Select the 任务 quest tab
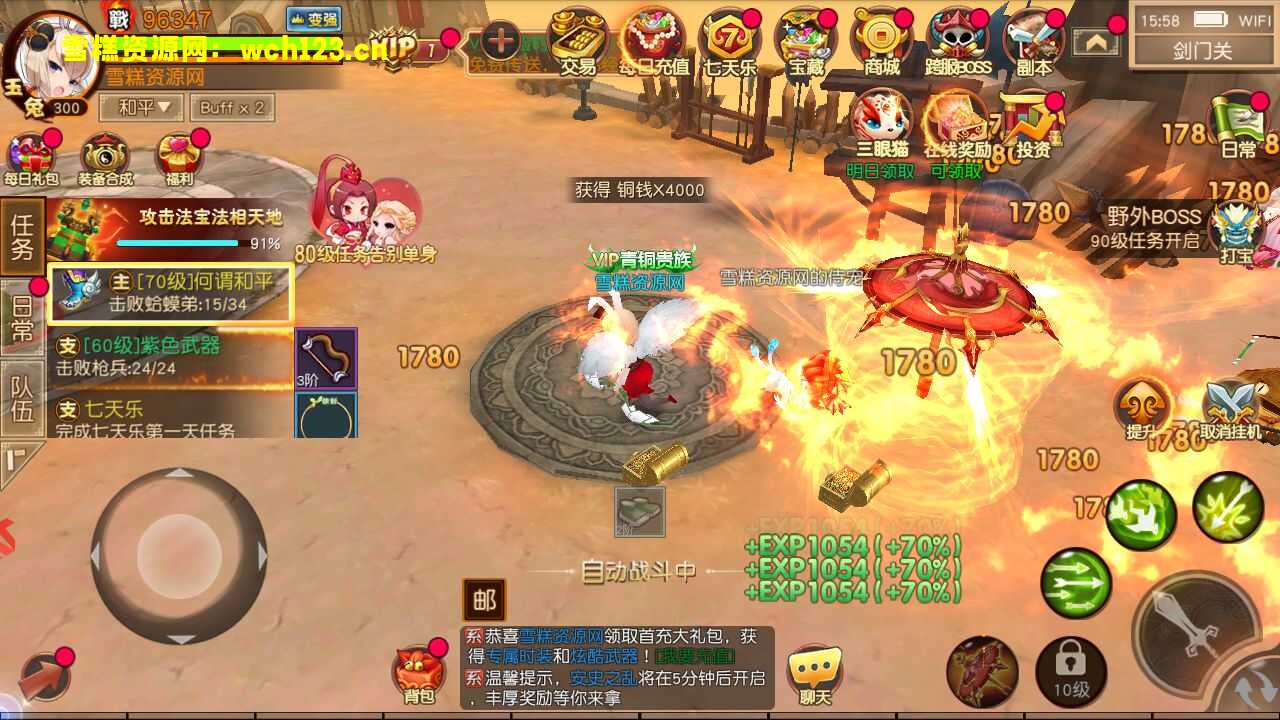Viewport: 1280px width, 720px height. coord(22,236)
